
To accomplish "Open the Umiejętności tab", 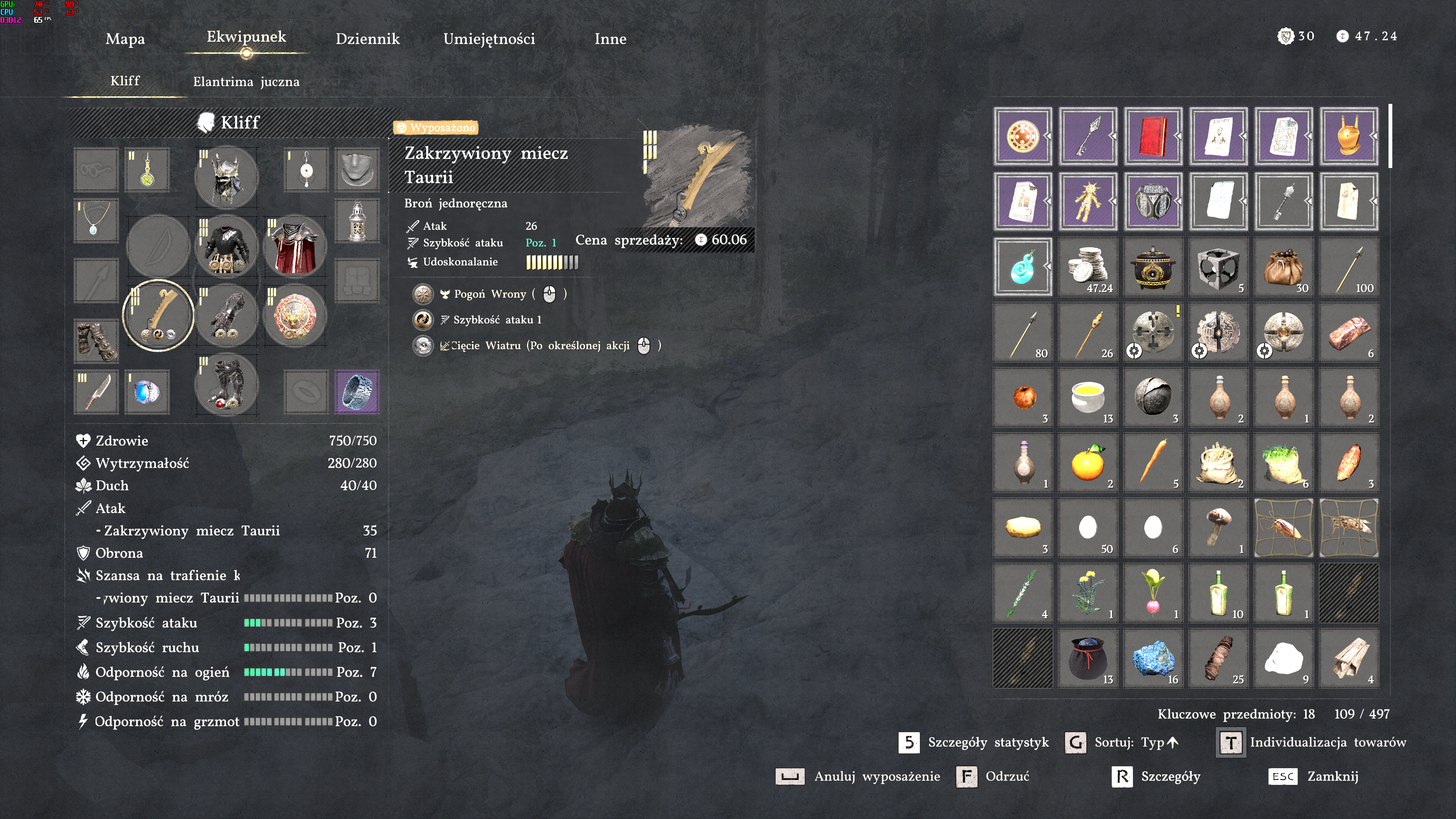I will pyautogui.click(x=489, y=39).
